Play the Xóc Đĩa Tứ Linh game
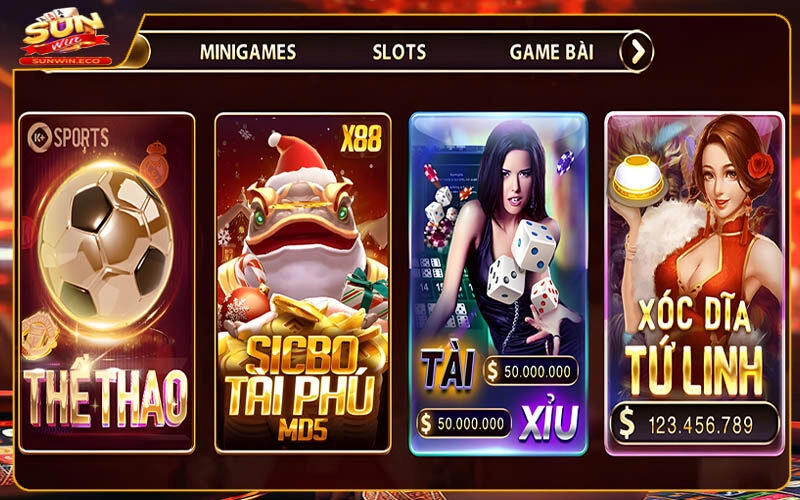The height and width of the screenshot is (500, 800). click(x=694, y=282)
